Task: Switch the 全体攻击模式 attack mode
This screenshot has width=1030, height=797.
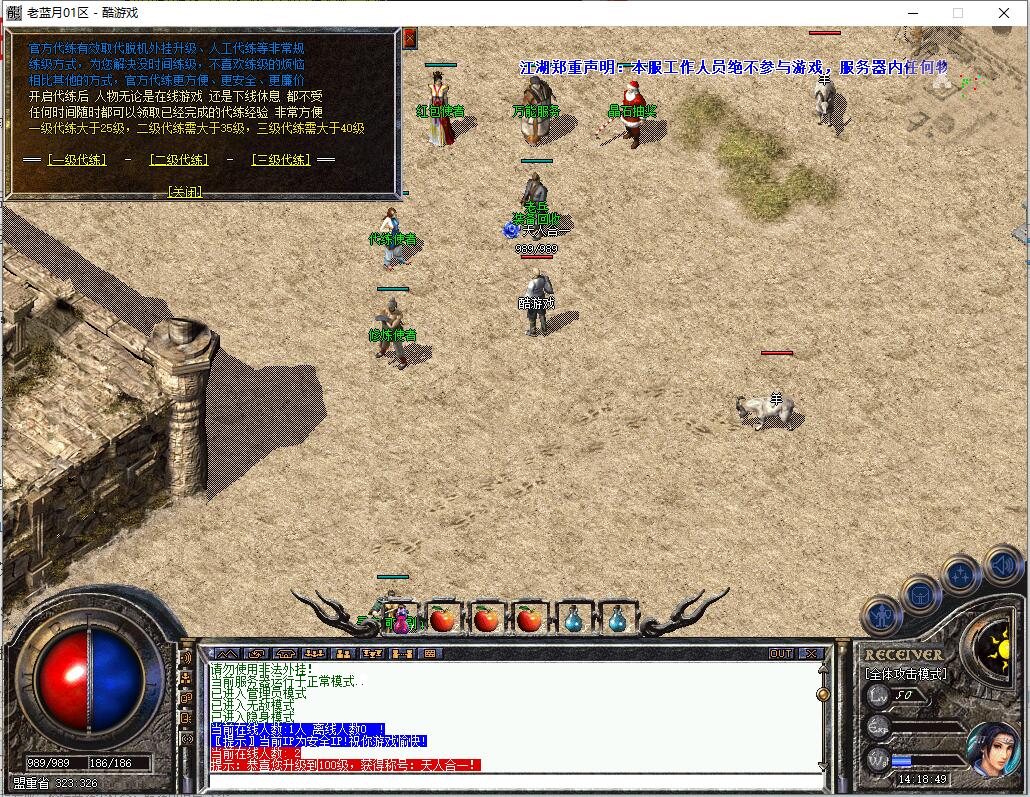Action: point(905,674)
